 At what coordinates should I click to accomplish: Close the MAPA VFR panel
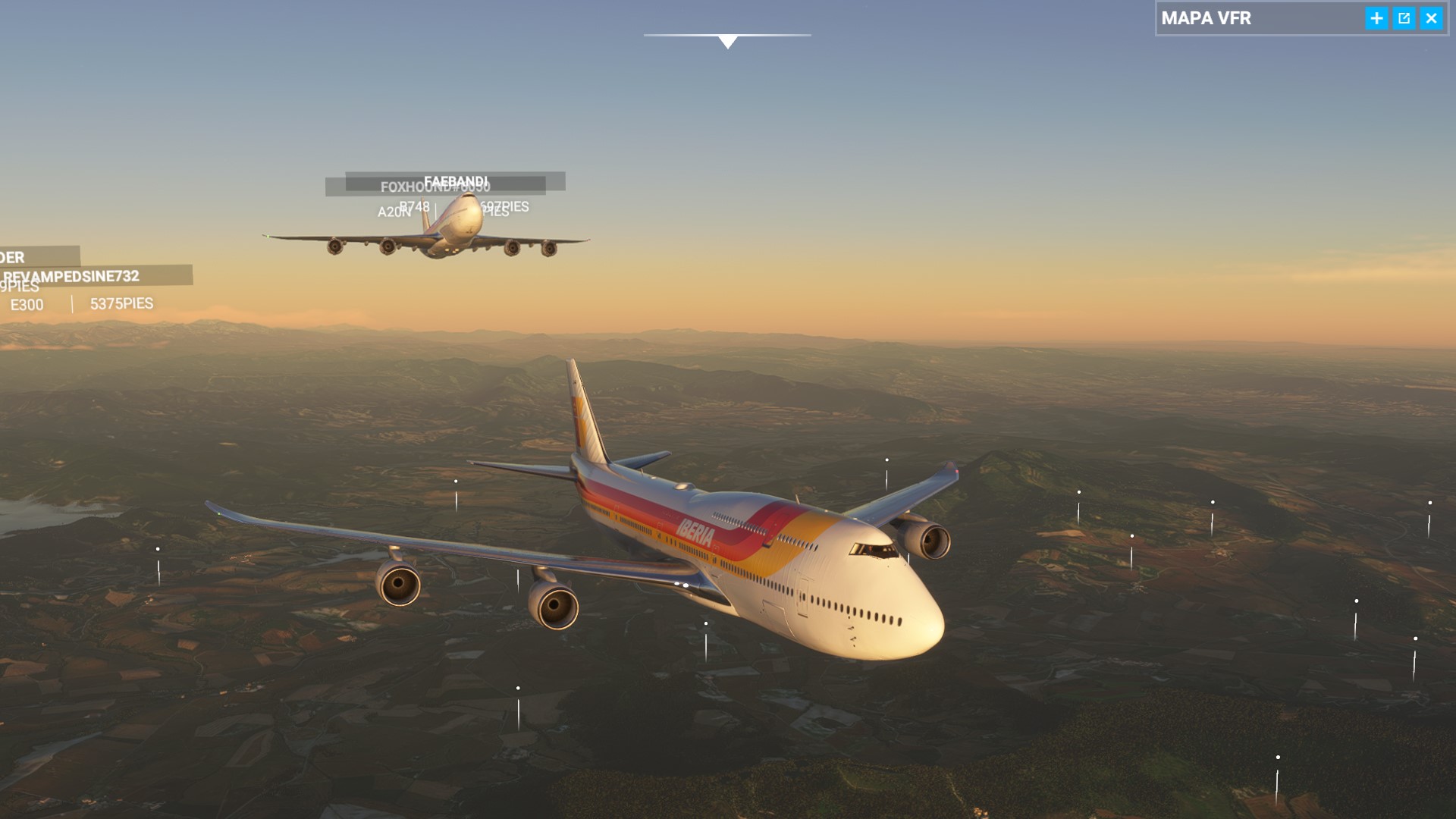pos(1431,18)
